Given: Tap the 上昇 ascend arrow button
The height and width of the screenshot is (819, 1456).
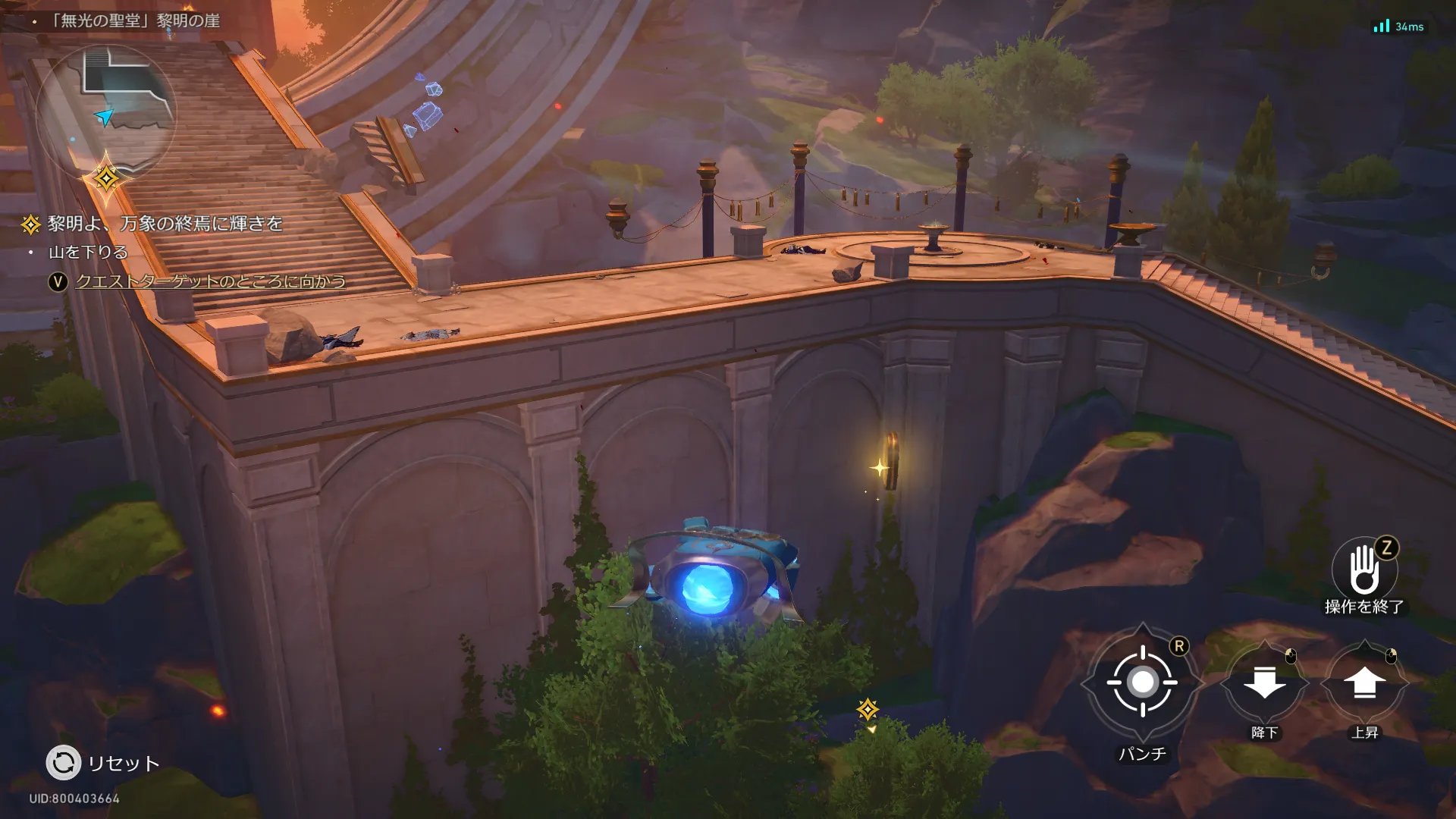Looking at the screenshot, I should click(x=1364, y=683).
